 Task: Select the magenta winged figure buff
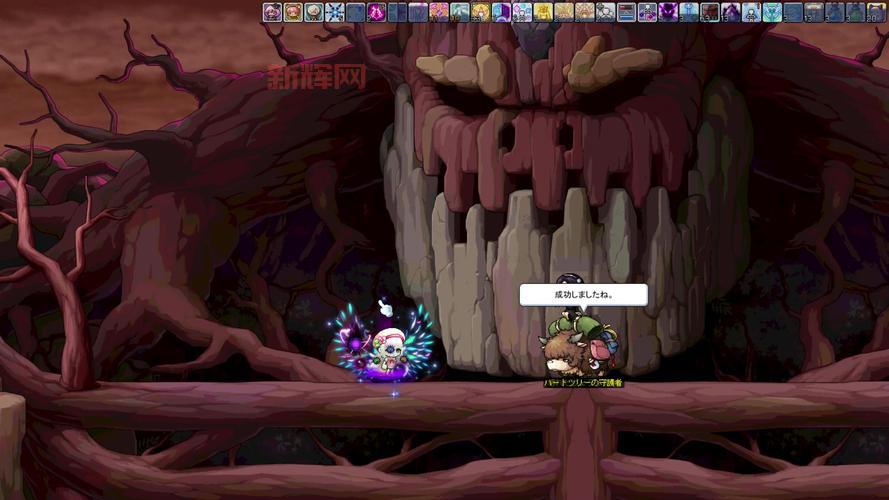point(376,12)
